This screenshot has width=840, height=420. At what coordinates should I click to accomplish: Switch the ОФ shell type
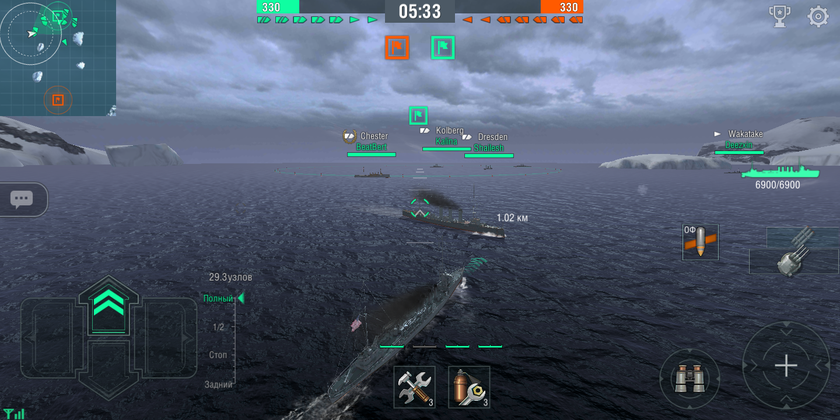(x=700, y=242)
